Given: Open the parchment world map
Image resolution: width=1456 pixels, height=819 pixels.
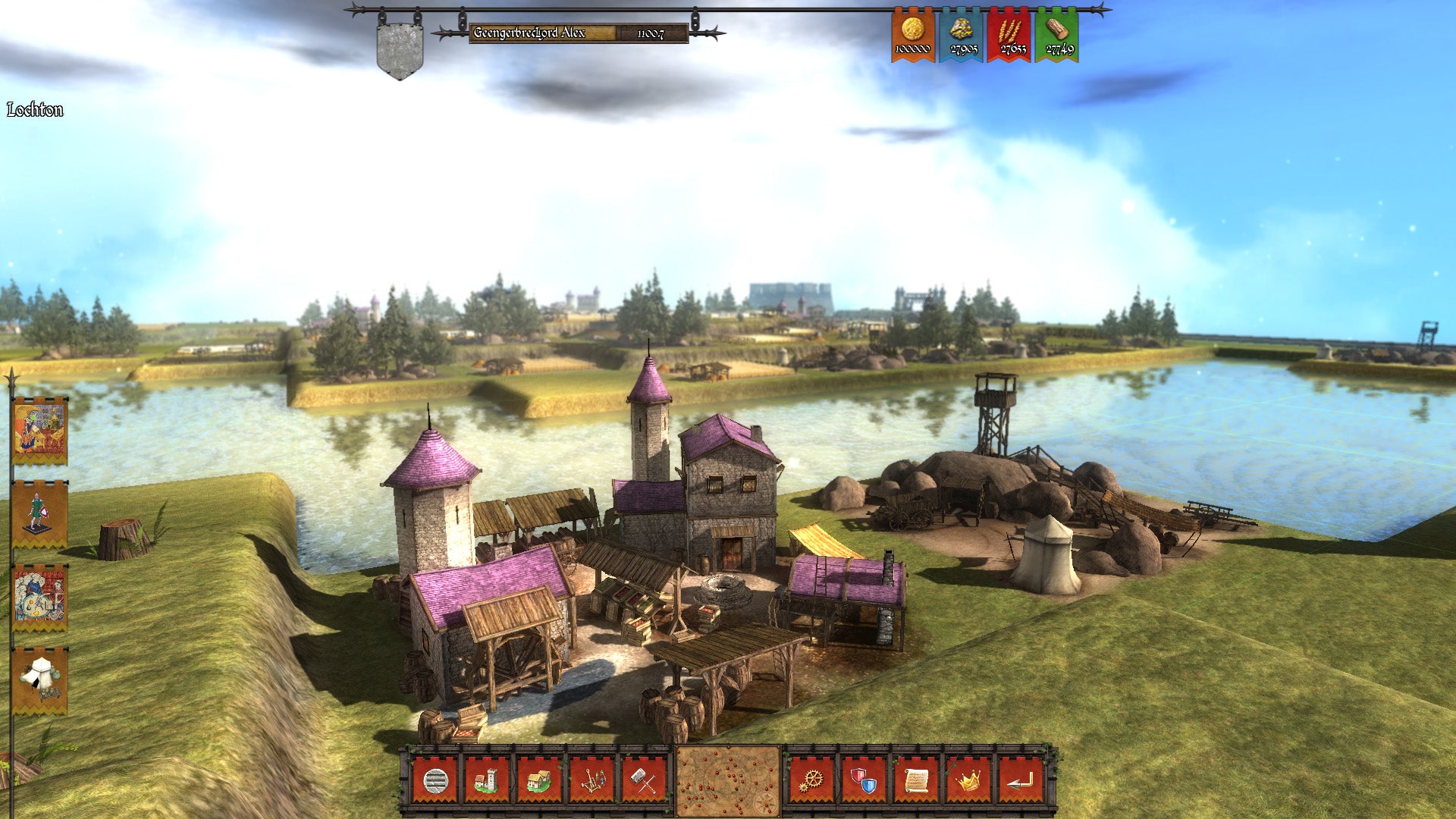Looking at the screenshot, I should (x=727, y=781).
